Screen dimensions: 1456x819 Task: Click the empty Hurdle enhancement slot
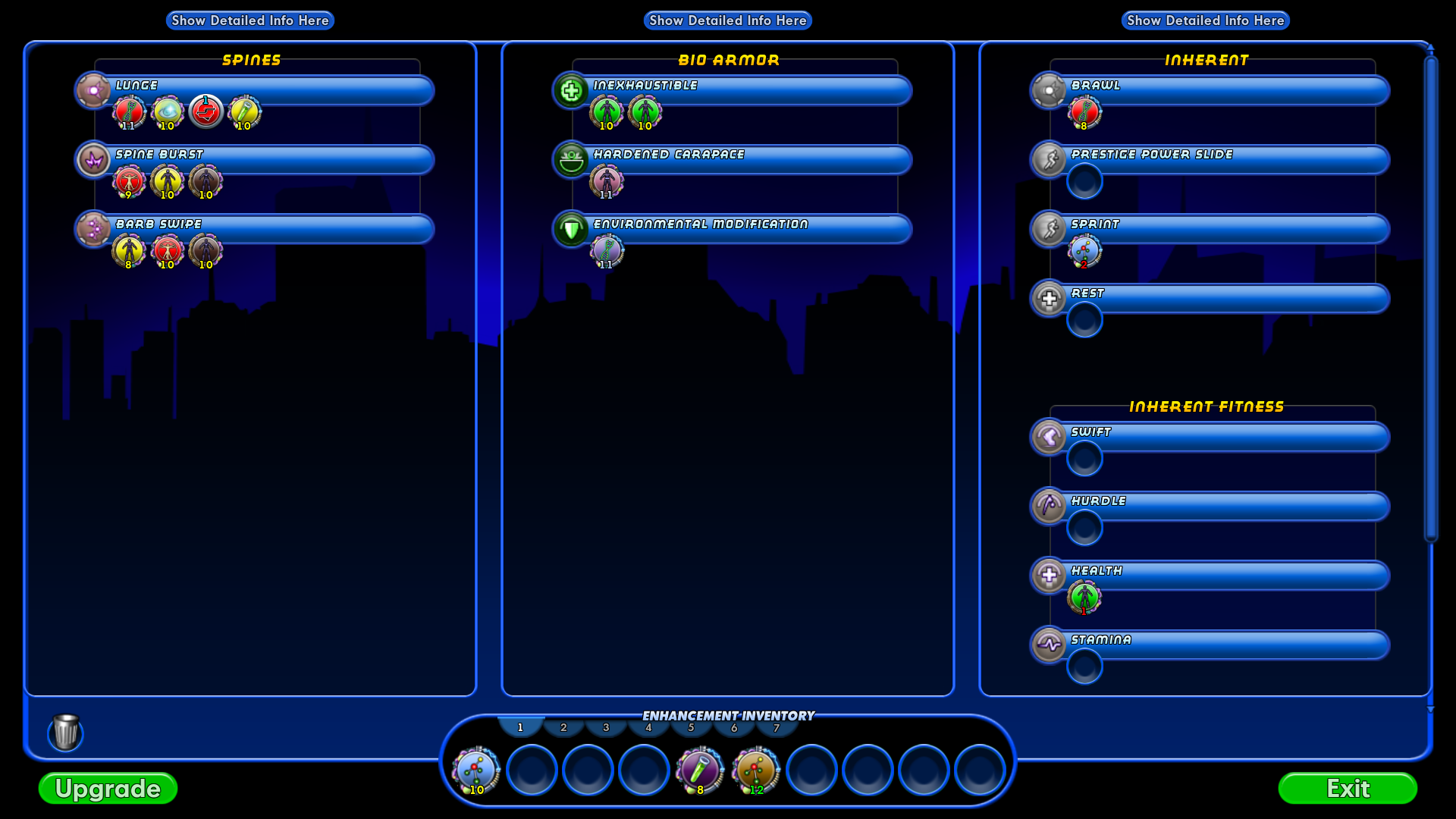[1084, 526]
